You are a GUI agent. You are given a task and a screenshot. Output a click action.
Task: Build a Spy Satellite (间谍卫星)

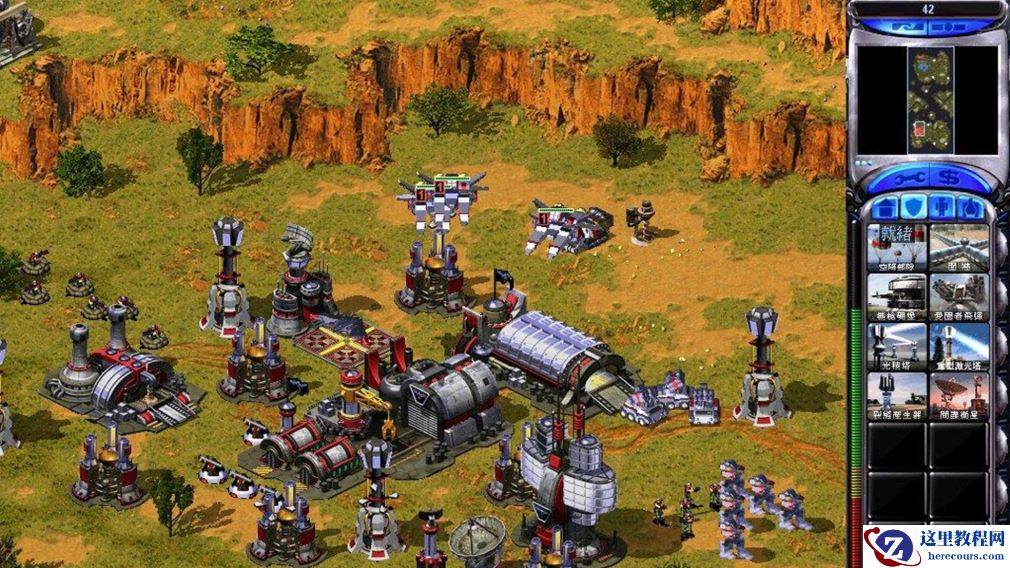(959, 394)
